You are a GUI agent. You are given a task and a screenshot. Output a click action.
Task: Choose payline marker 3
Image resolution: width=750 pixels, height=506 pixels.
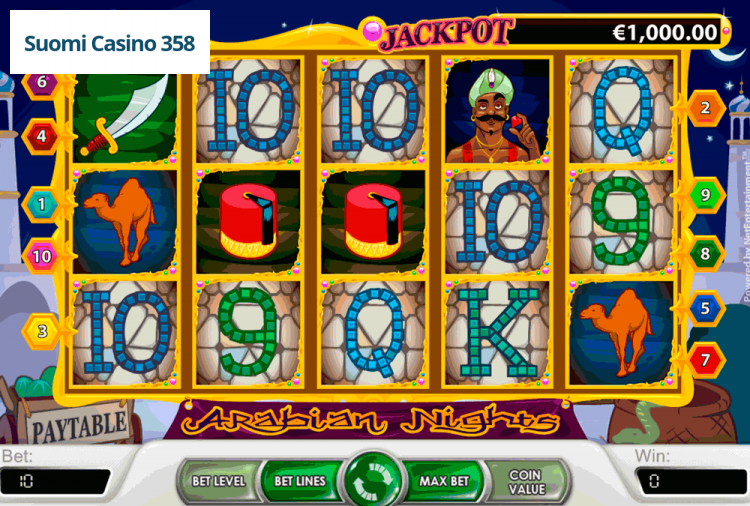click(41, 330)
